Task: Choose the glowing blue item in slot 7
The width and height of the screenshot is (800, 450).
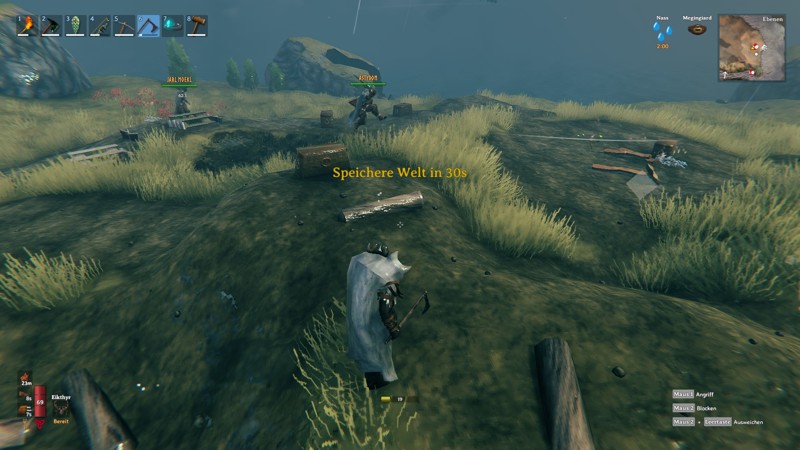Action: click(172, 26)
